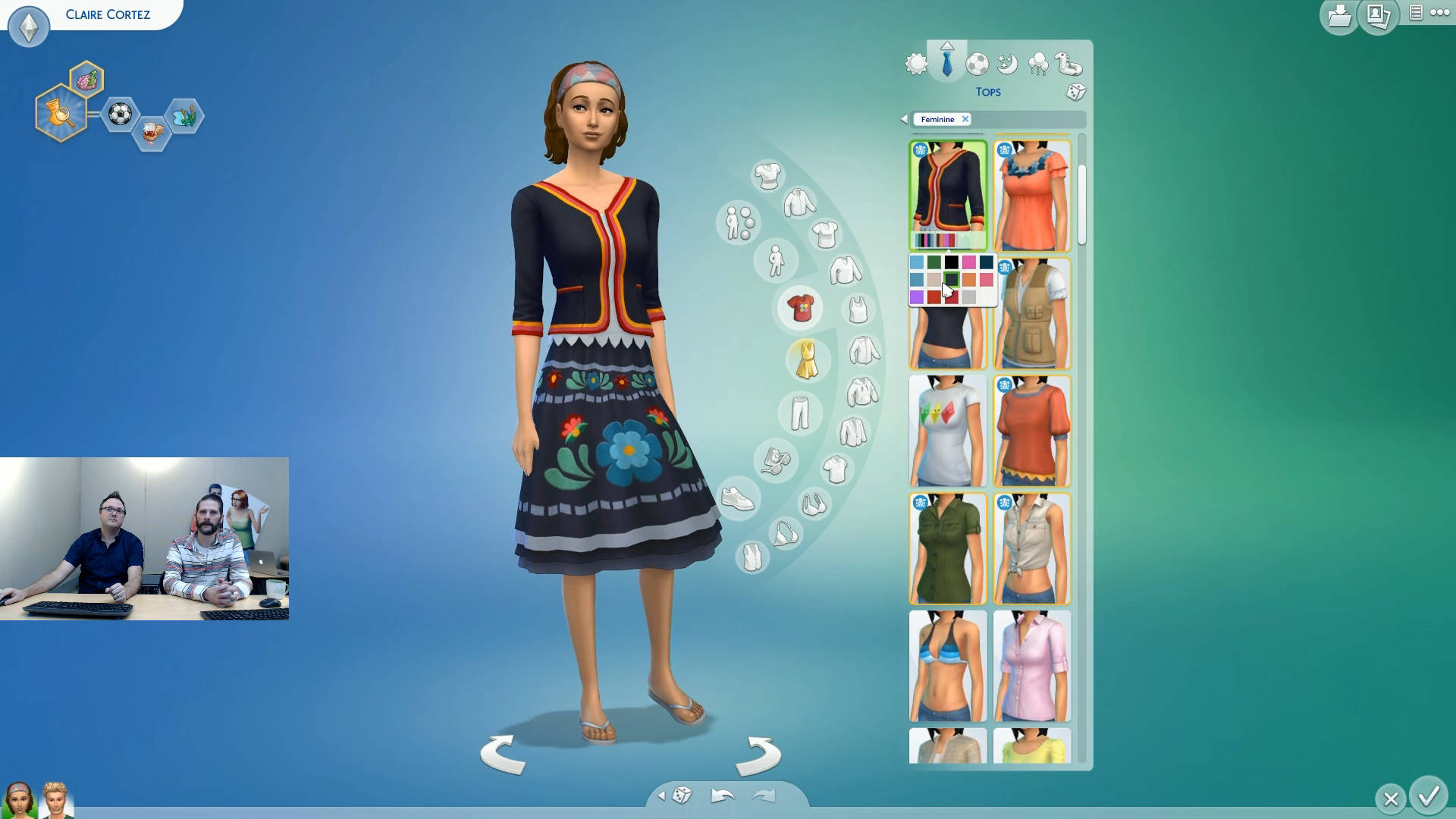The height and width of the screenshot is (819, 1456).
Task: Open the shoes category
Action: coord(737,498)
